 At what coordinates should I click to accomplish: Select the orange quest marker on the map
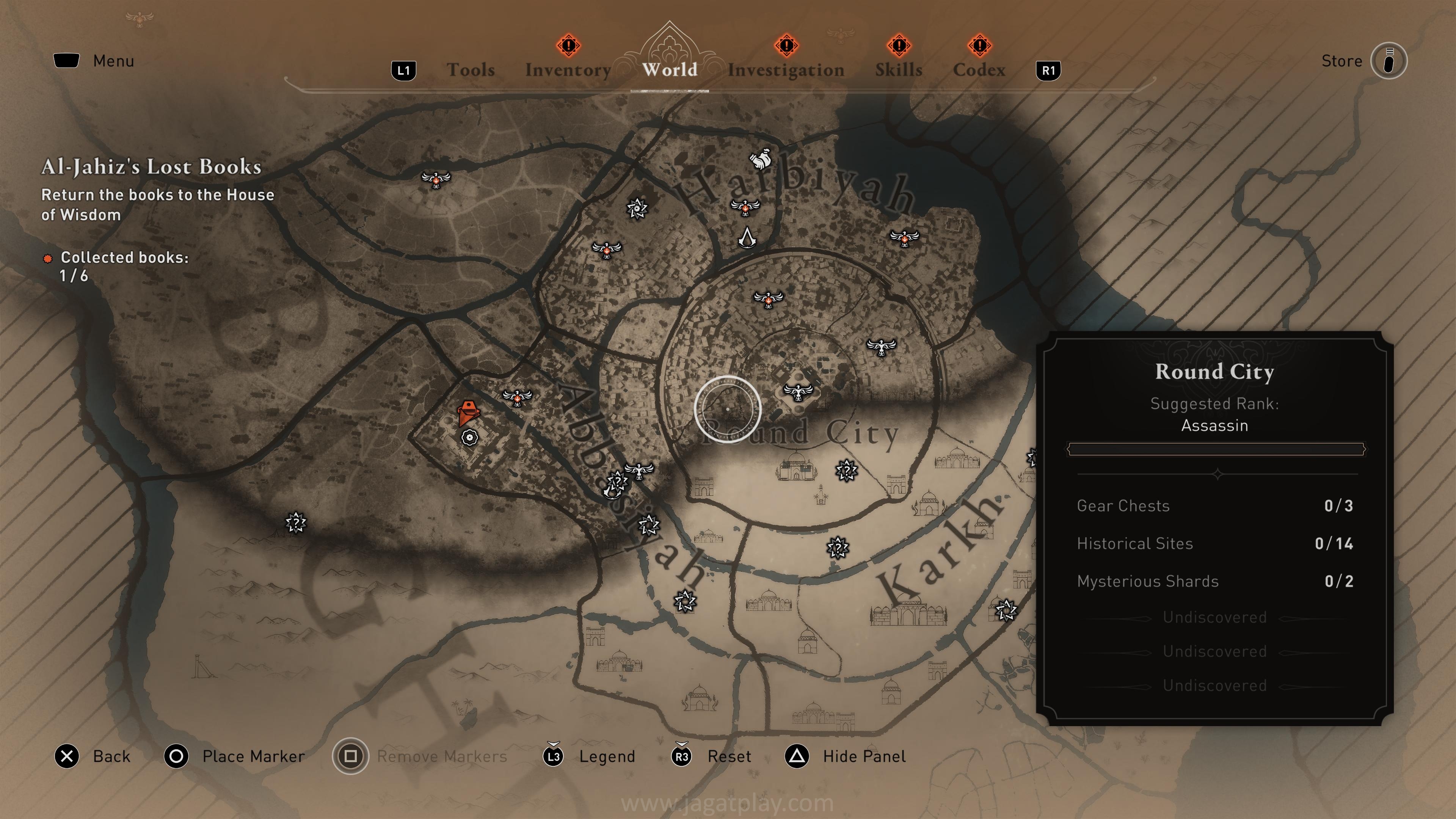click(468, 413)
